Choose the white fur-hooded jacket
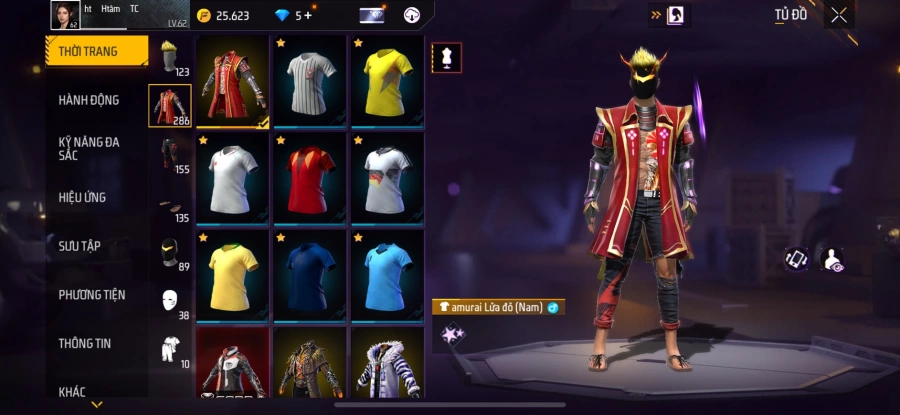This screenshot has height=415, width=900. (388, 365)
